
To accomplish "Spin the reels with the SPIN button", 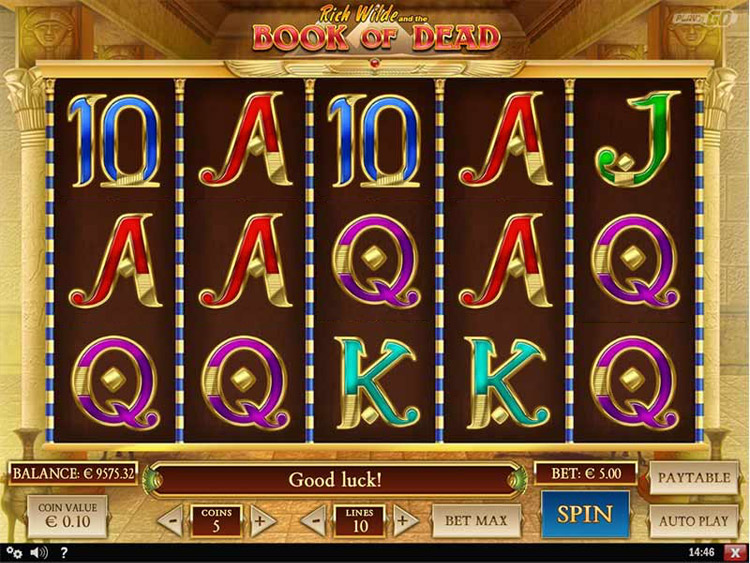I will (x=585, y=516).
